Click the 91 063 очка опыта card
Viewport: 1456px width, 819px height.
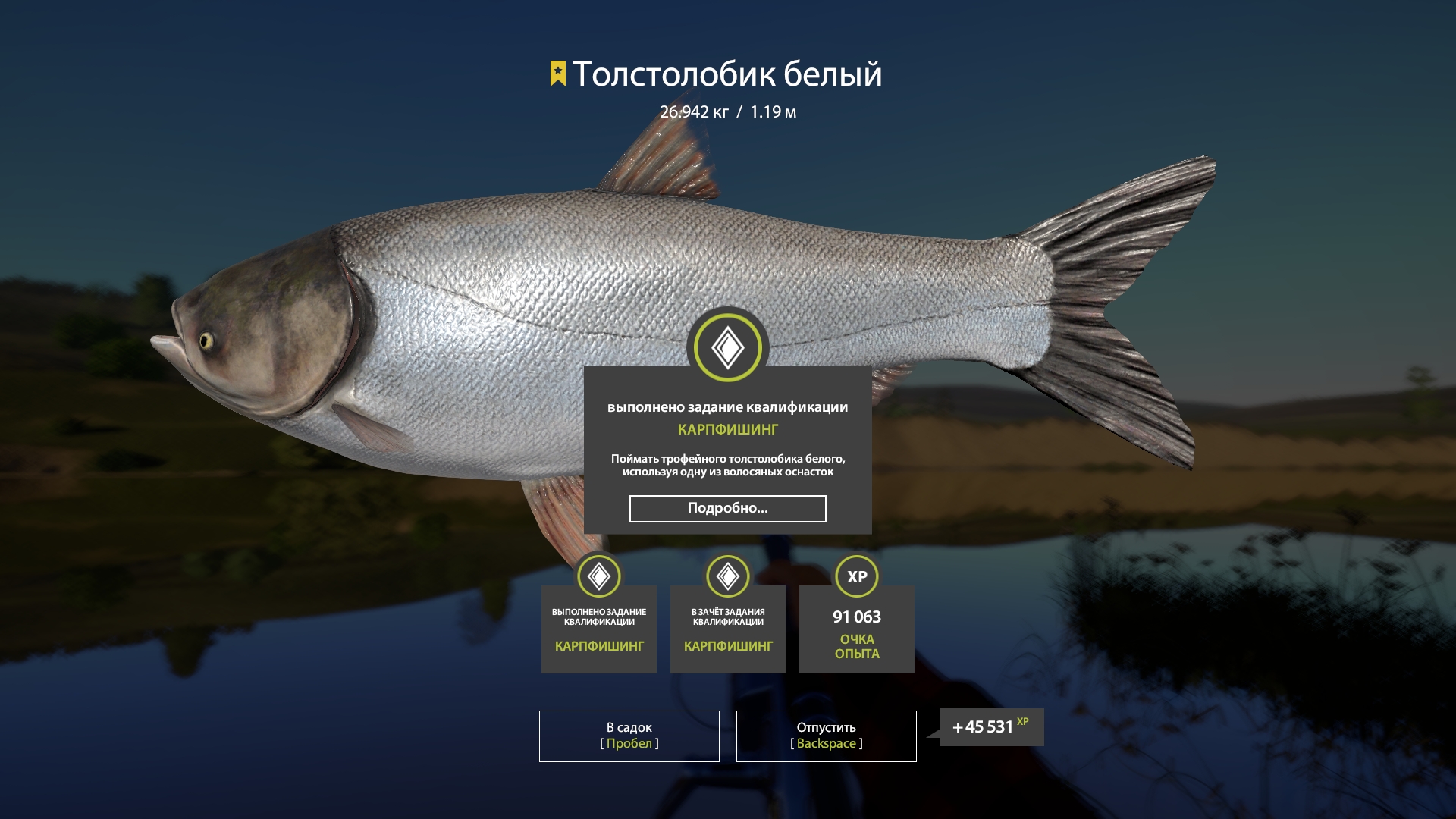857,628
